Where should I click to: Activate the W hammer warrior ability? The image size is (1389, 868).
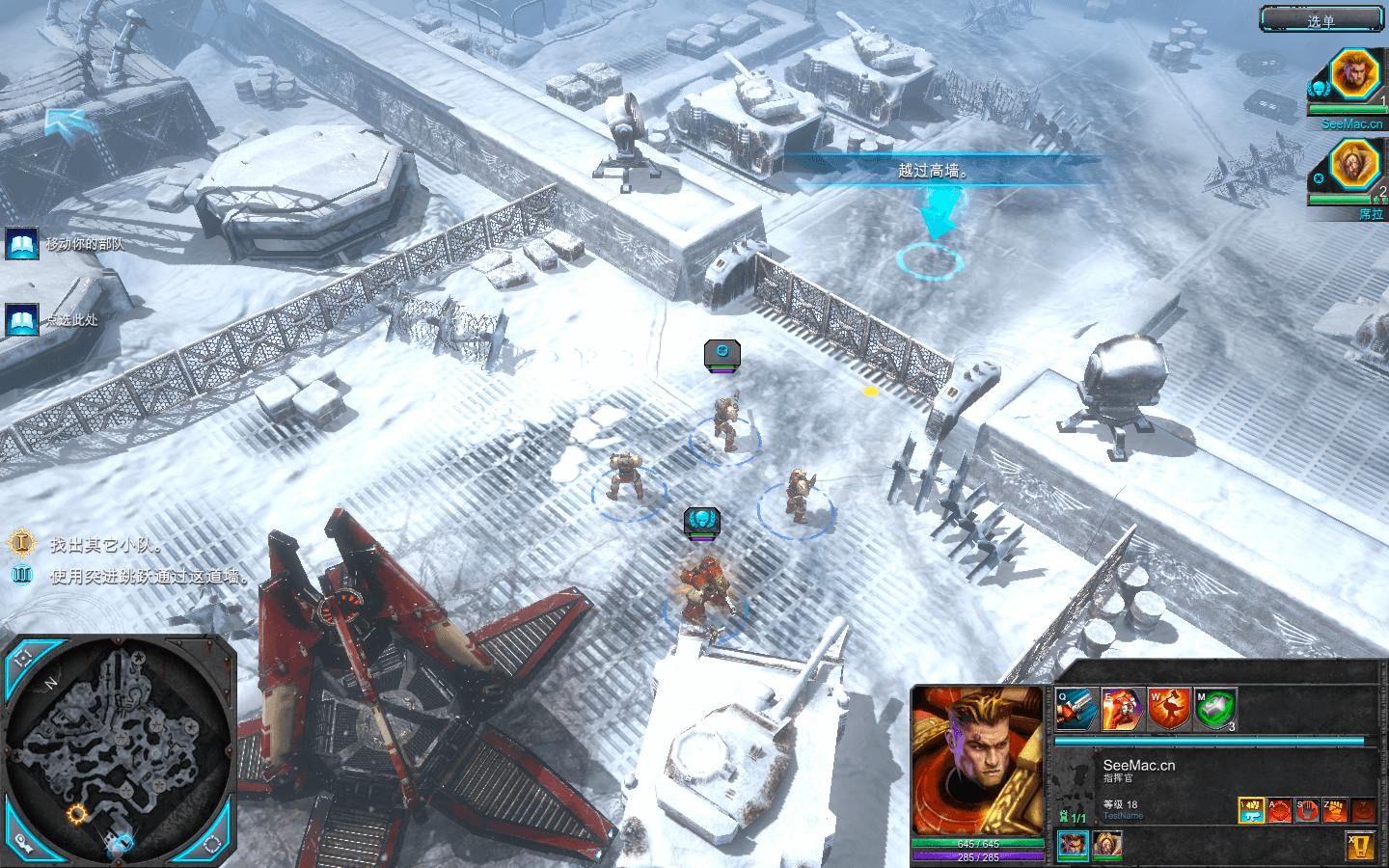coord(1169,710)
